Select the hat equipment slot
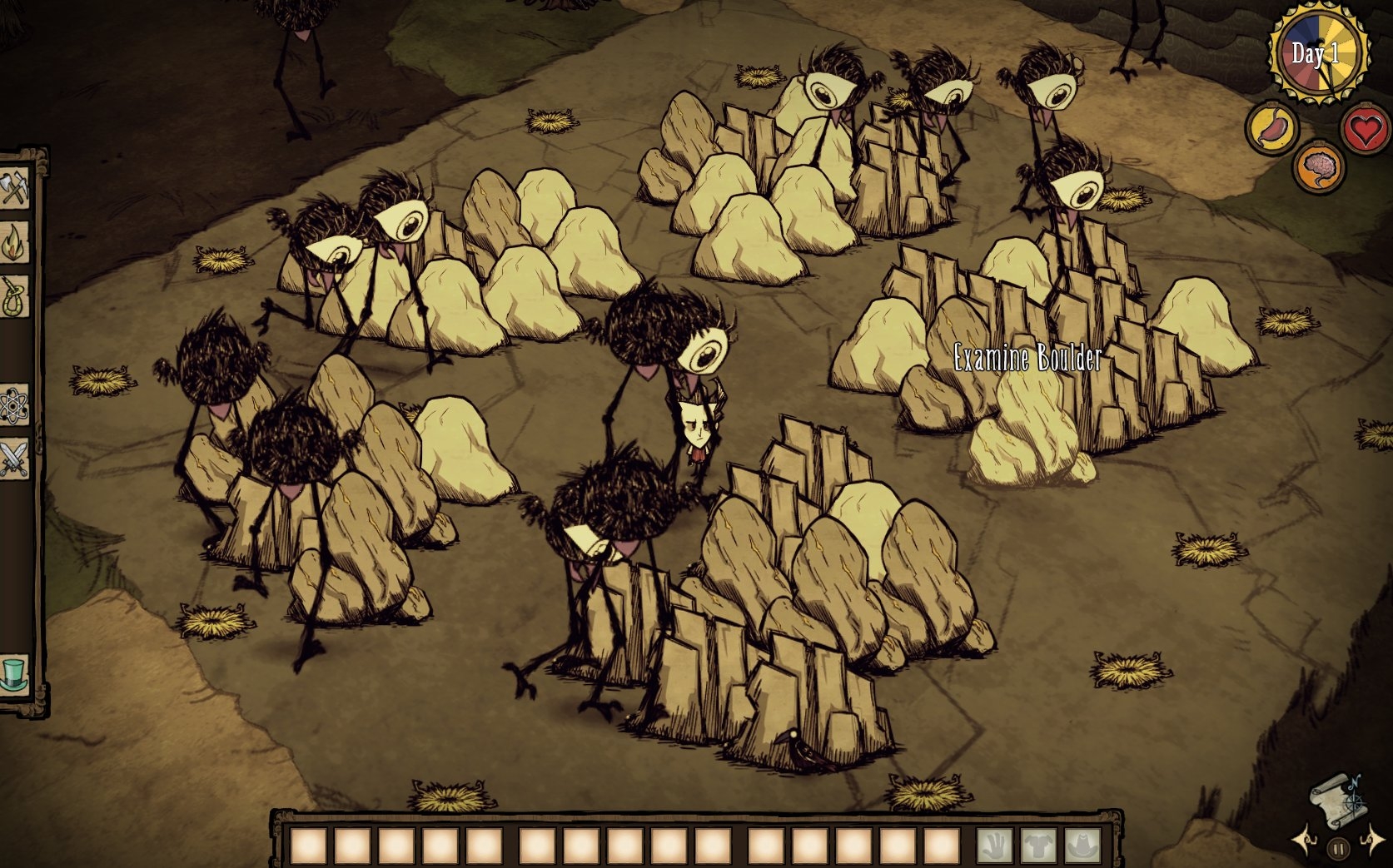 1081,846
